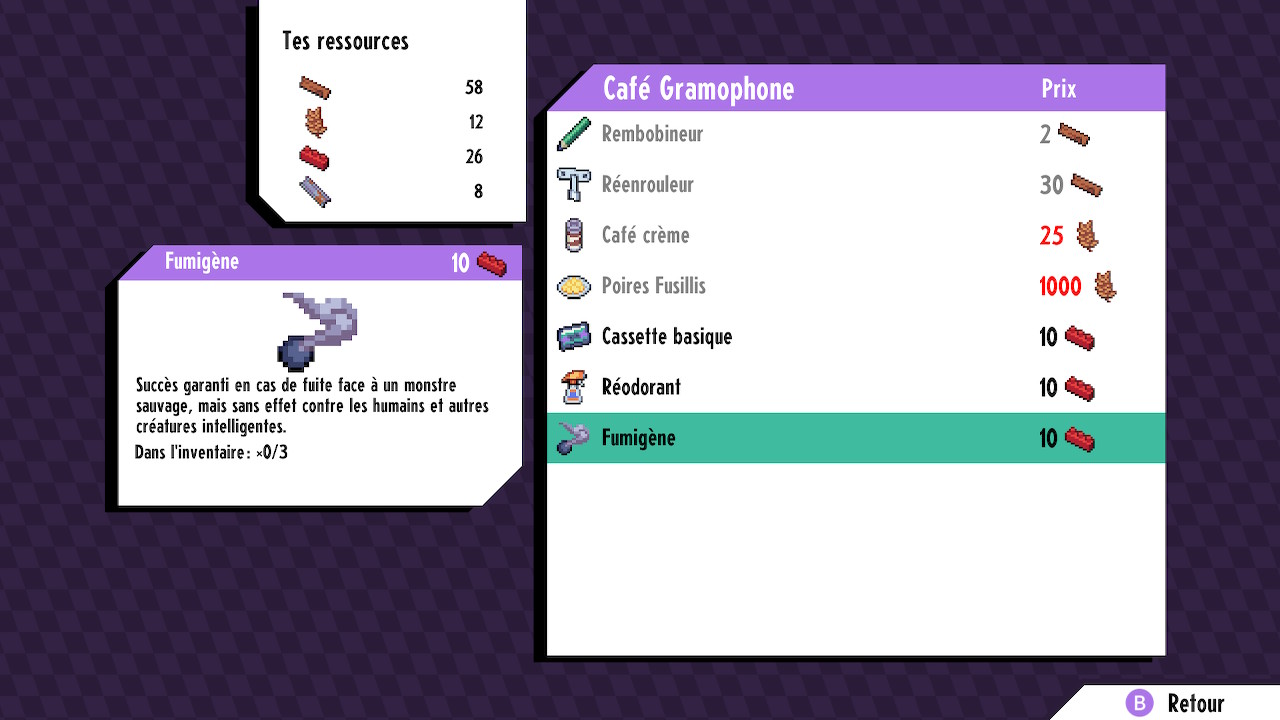This screenshot has width=1280, height=720.
Task: Choose the highlighted Fumigène row
Action: point(638,438)
